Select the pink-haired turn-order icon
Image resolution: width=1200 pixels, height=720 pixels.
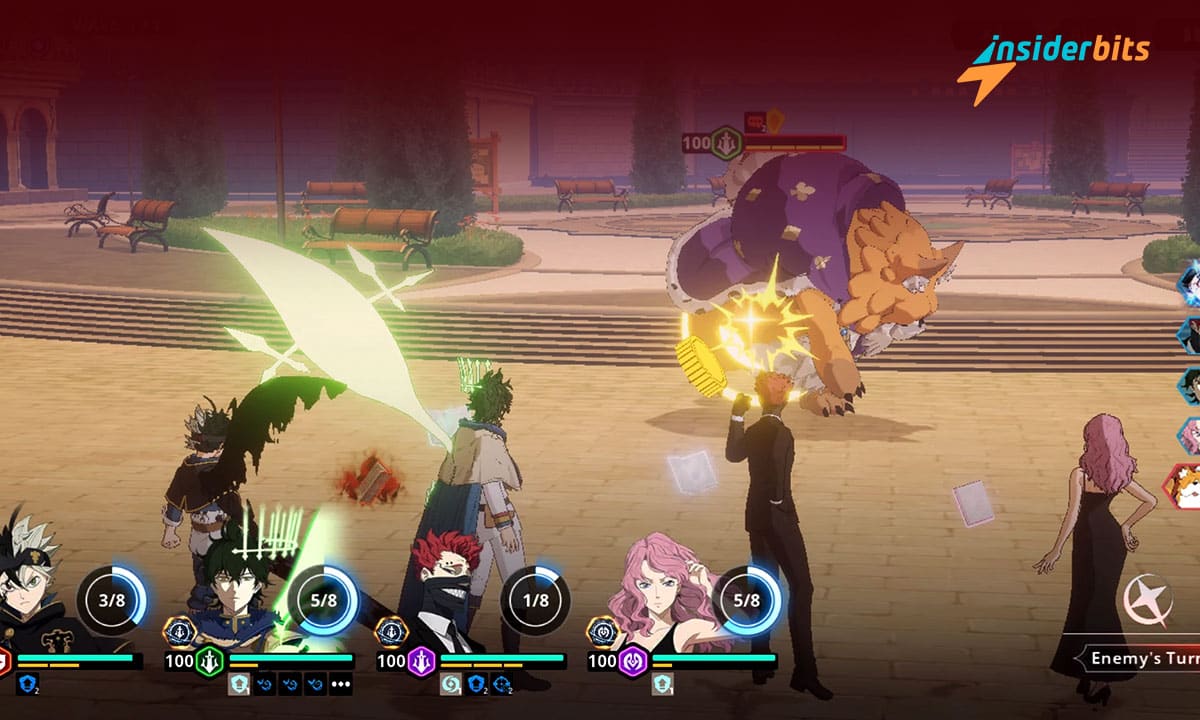click(x=1190, y=436)
